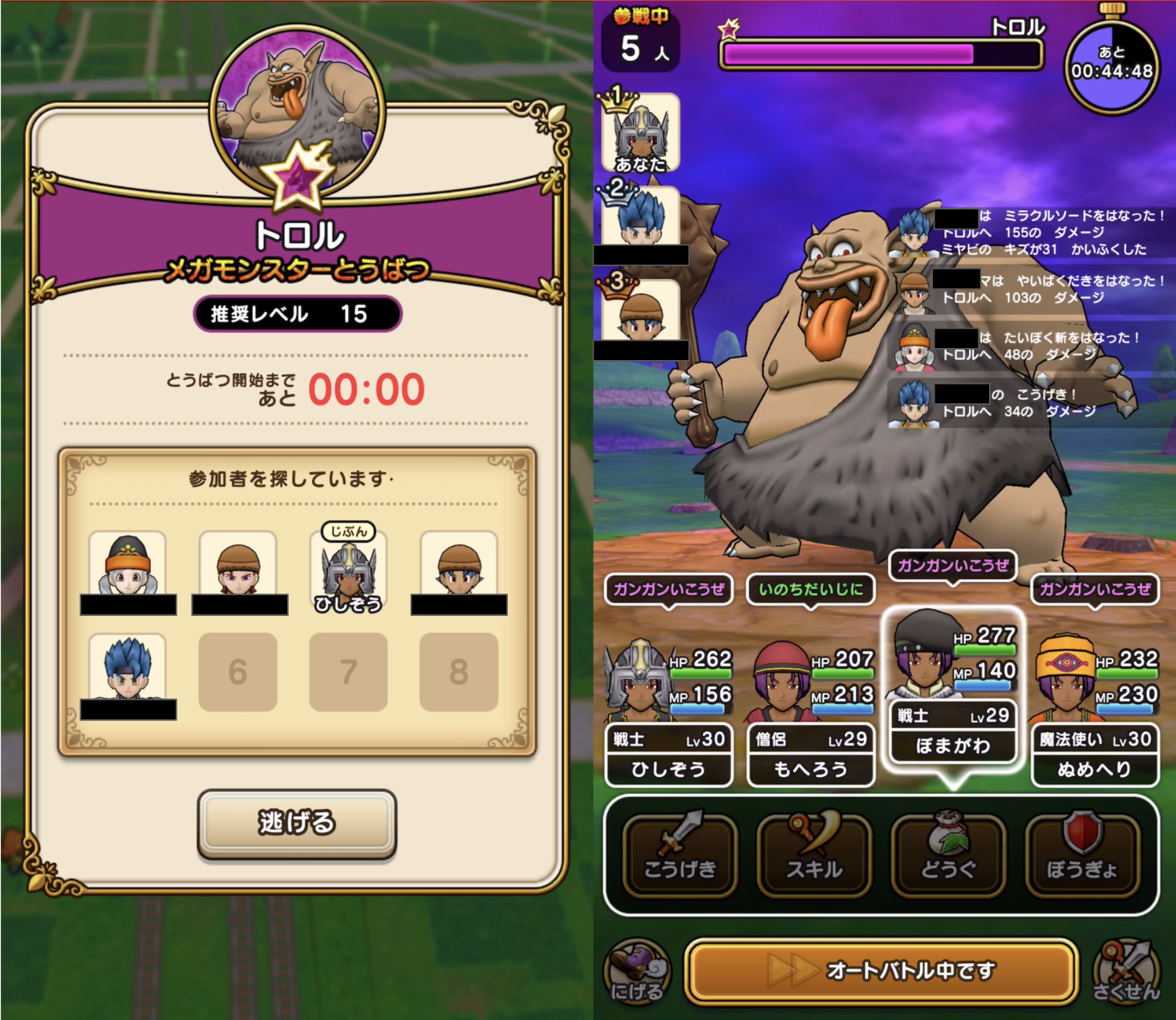This screenshot has width=1176, height=1020.
Task: Tap the 逃げる (escape) button
Action: [297, 823]
